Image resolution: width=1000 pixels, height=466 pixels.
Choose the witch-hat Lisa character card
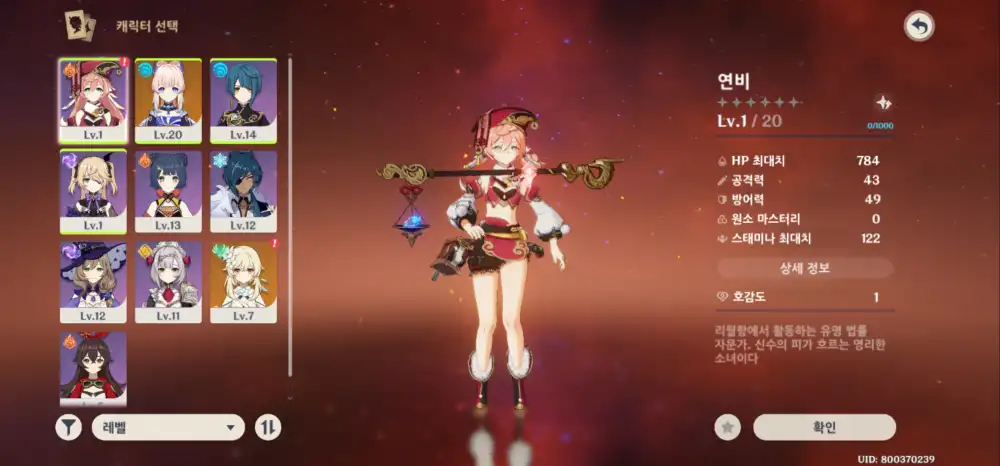tap(93, 282)
